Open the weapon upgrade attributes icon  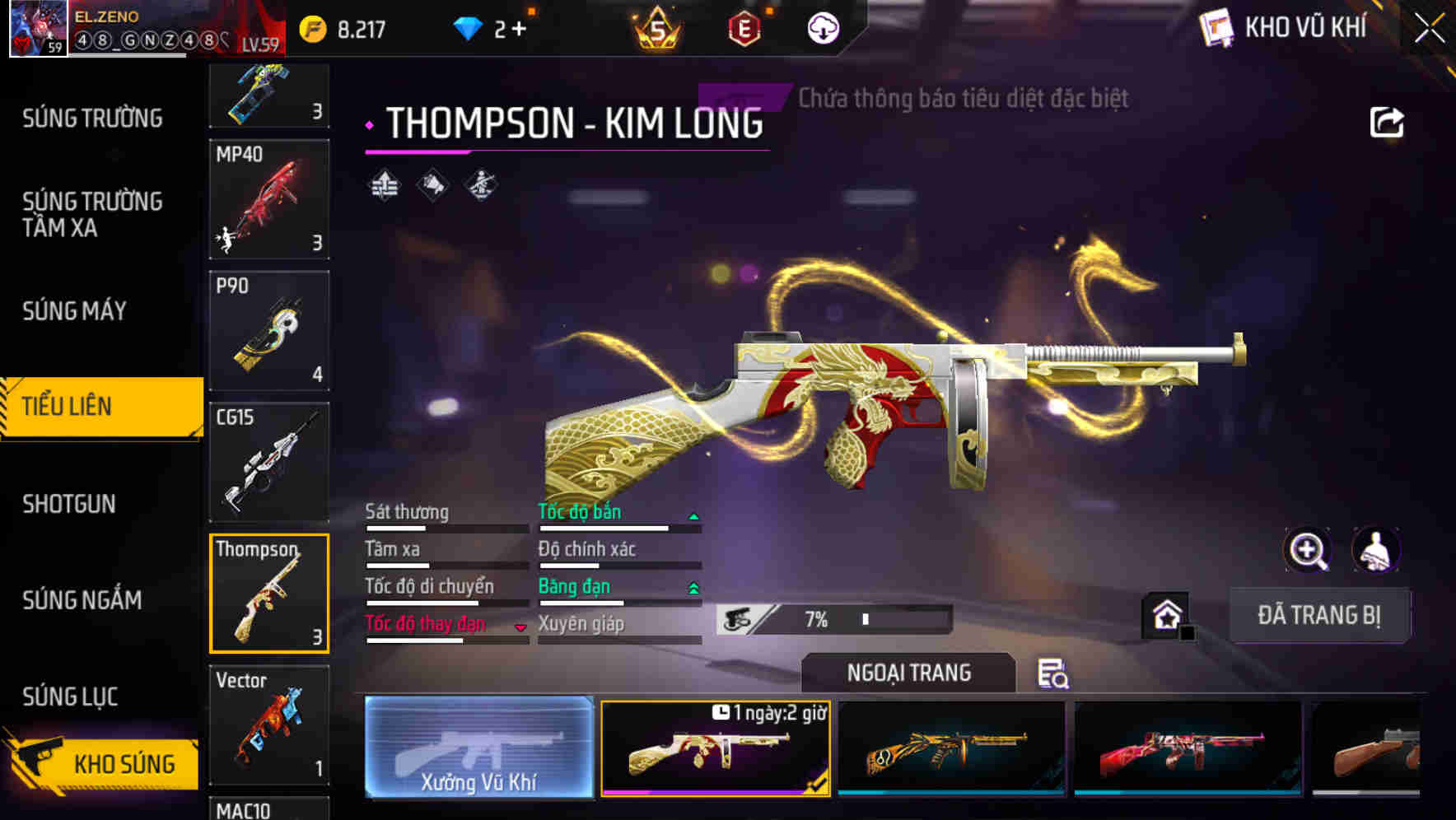[383, 187]
